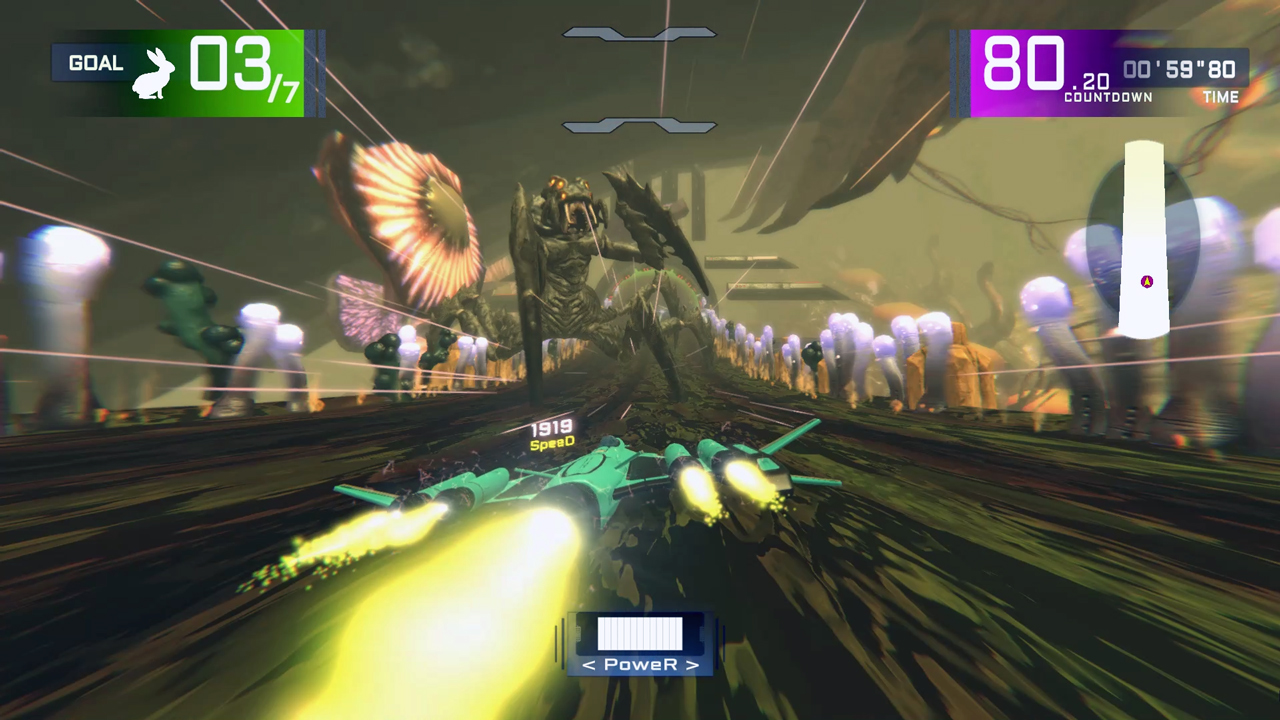Toggle the minimap overlay on the right
This screenshot has height=720, width=1280.
(x=1145, y=240)
